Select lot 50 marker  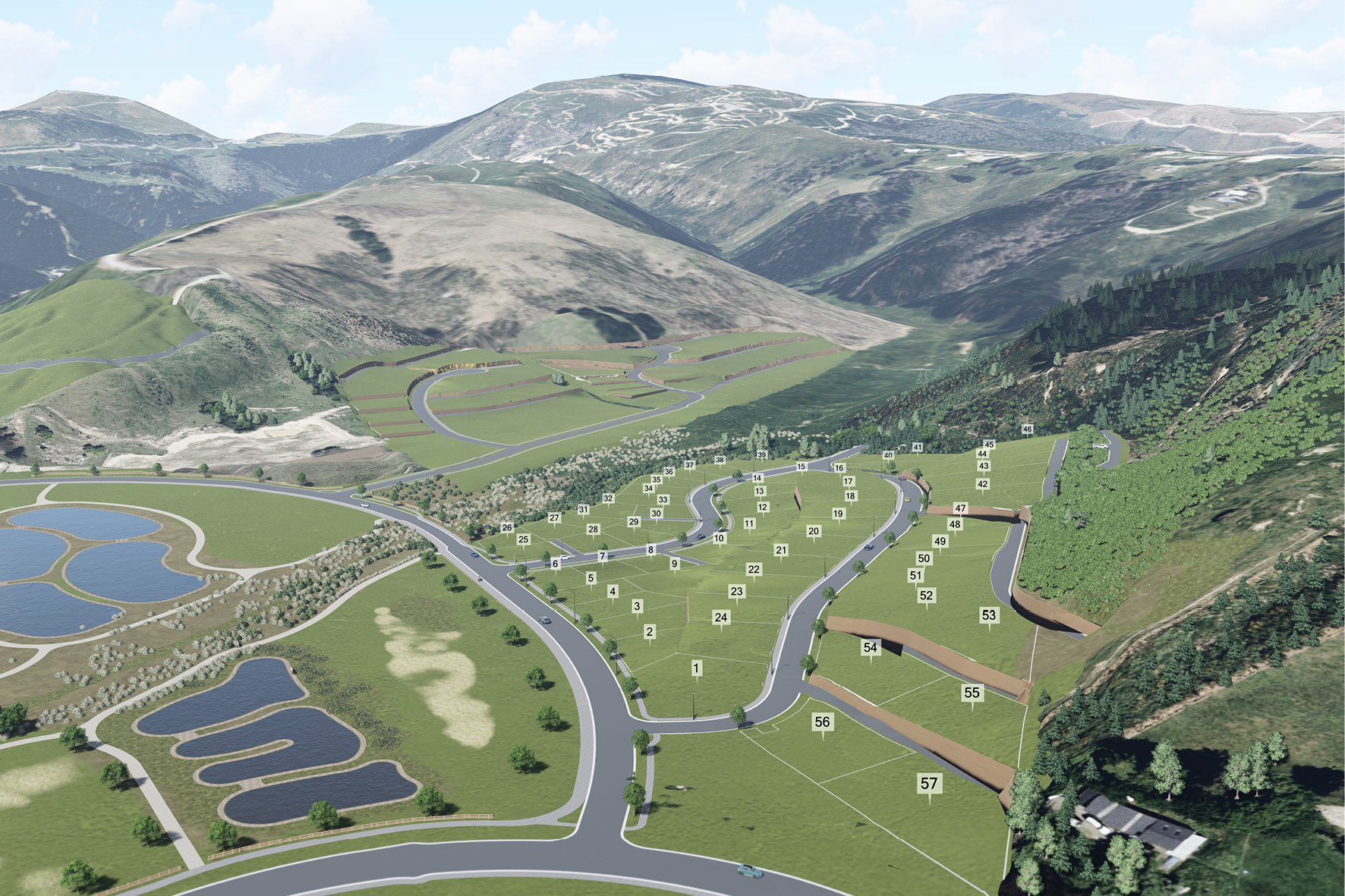coord(924,558)
